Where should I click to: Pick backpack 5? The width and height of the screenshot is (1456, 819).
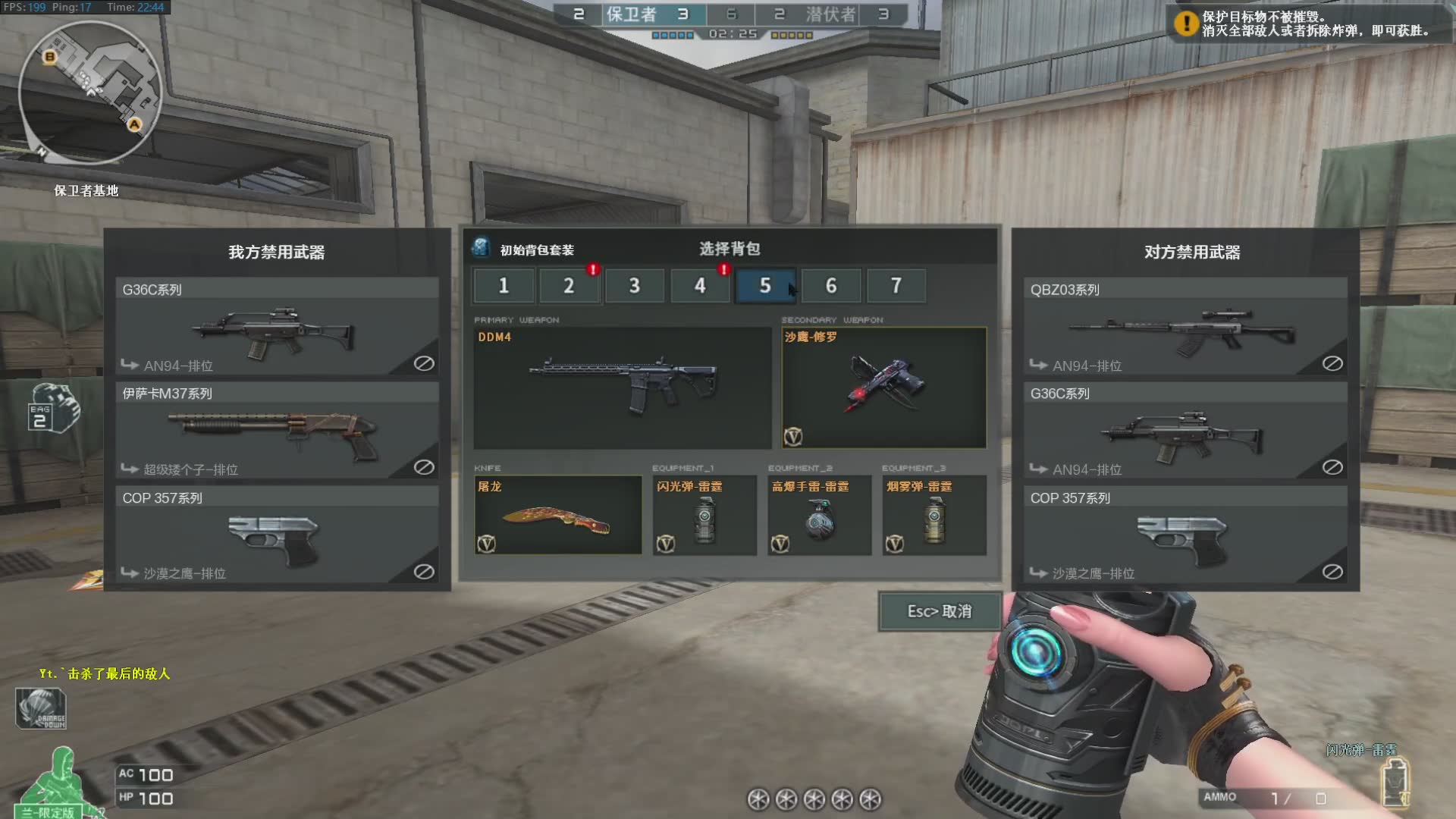765,286
